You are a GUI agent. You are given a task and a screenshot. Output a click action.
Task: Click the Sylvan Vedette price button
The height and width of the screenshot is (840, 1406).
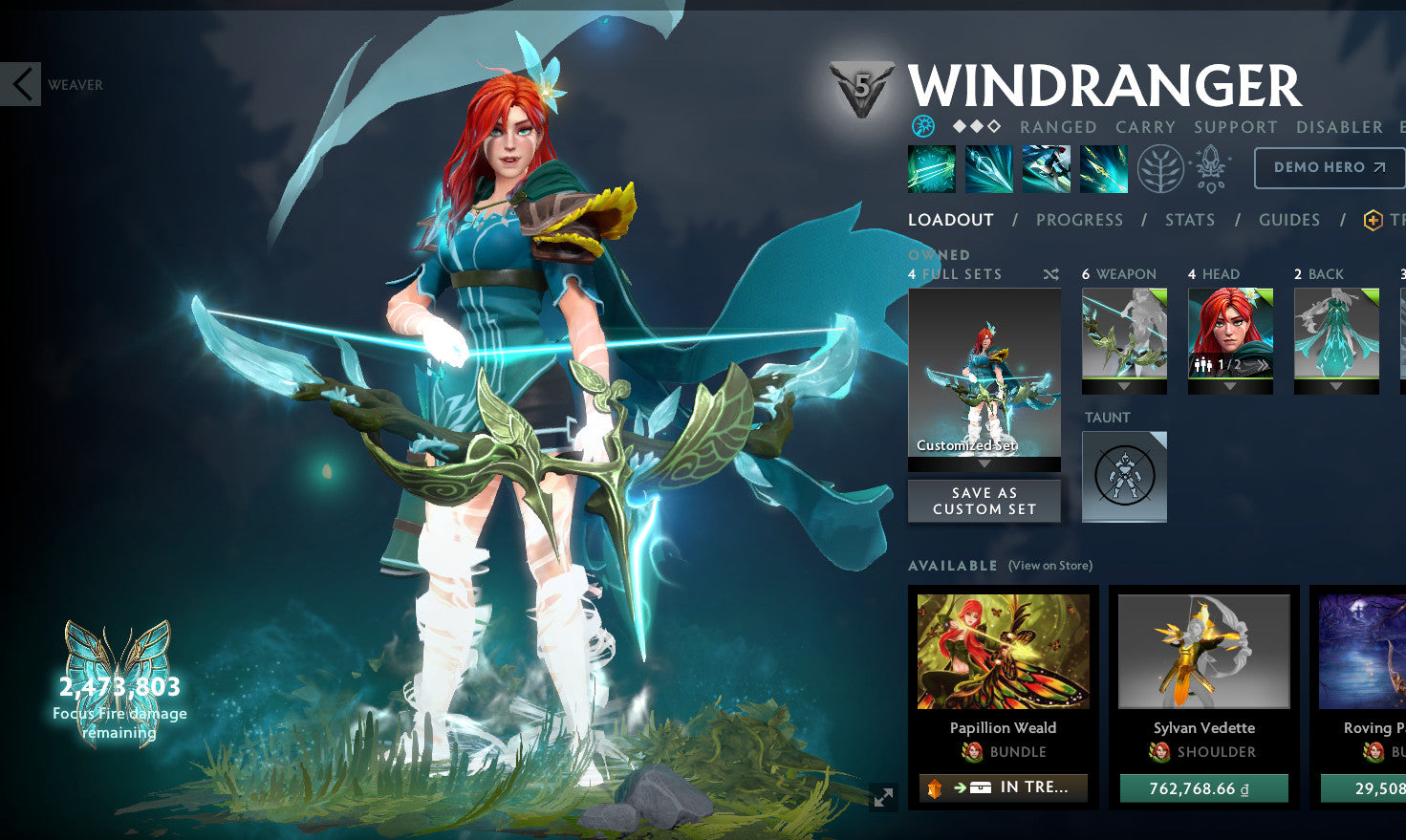[x=1202, y=788]
